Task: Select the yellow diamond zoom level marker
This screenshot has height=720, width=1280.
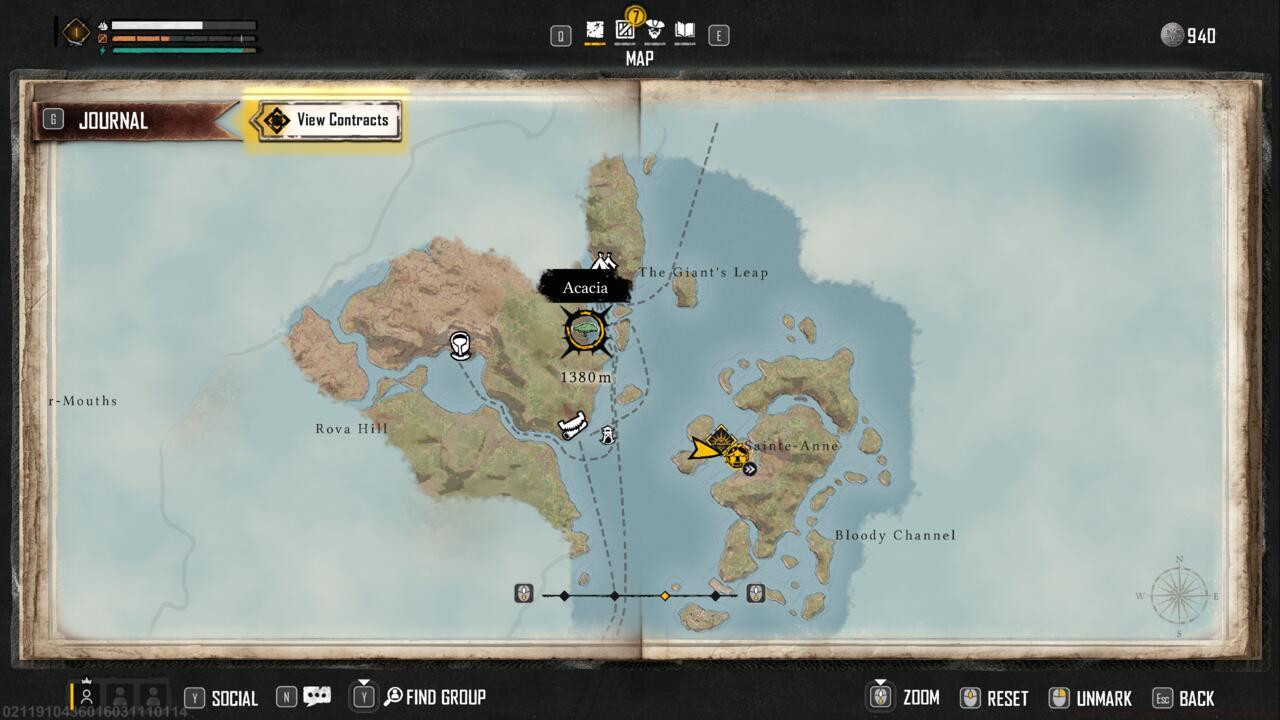Action: pos(664,596)
